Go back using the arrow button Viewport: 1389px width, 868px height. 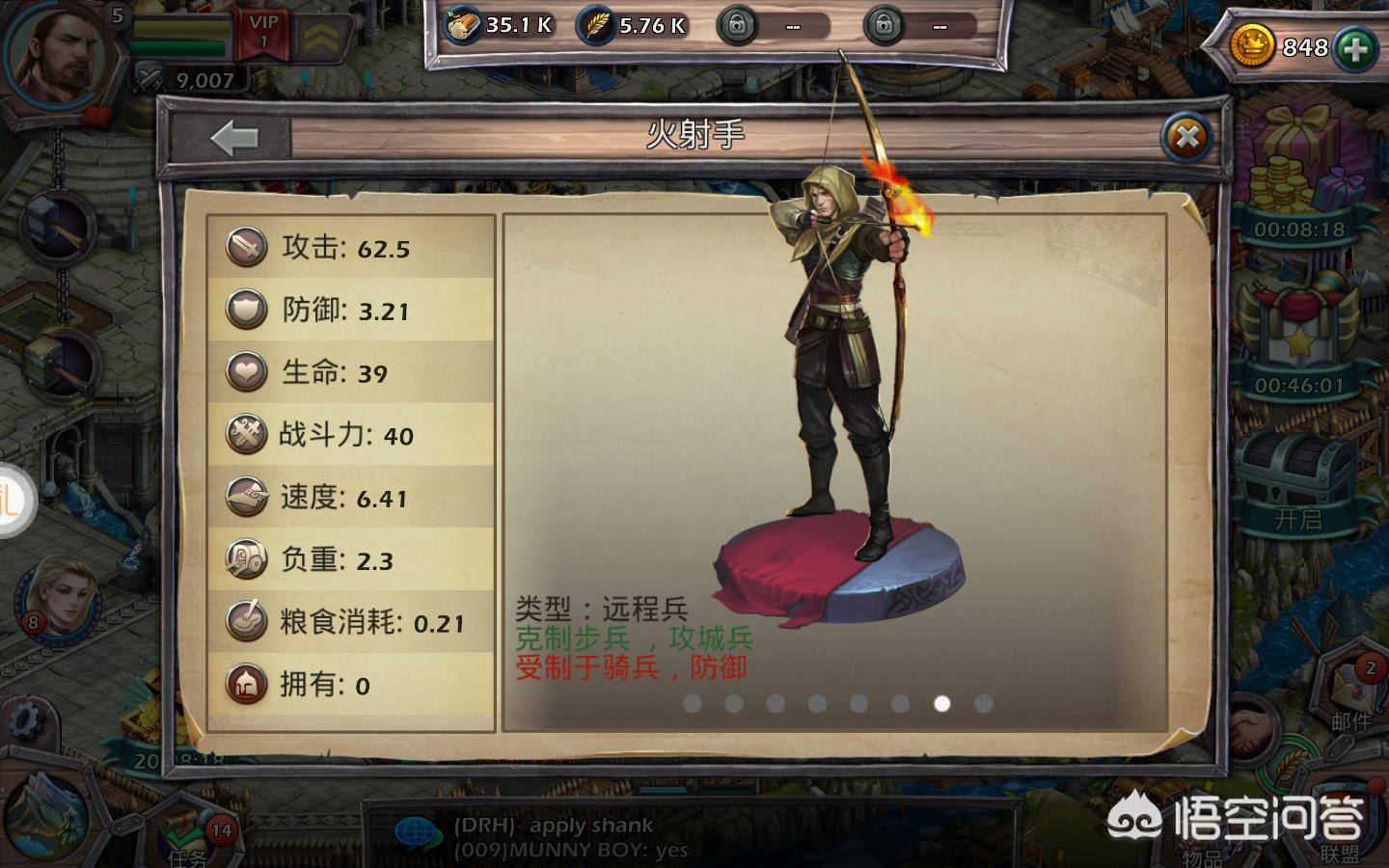(233, 138)
